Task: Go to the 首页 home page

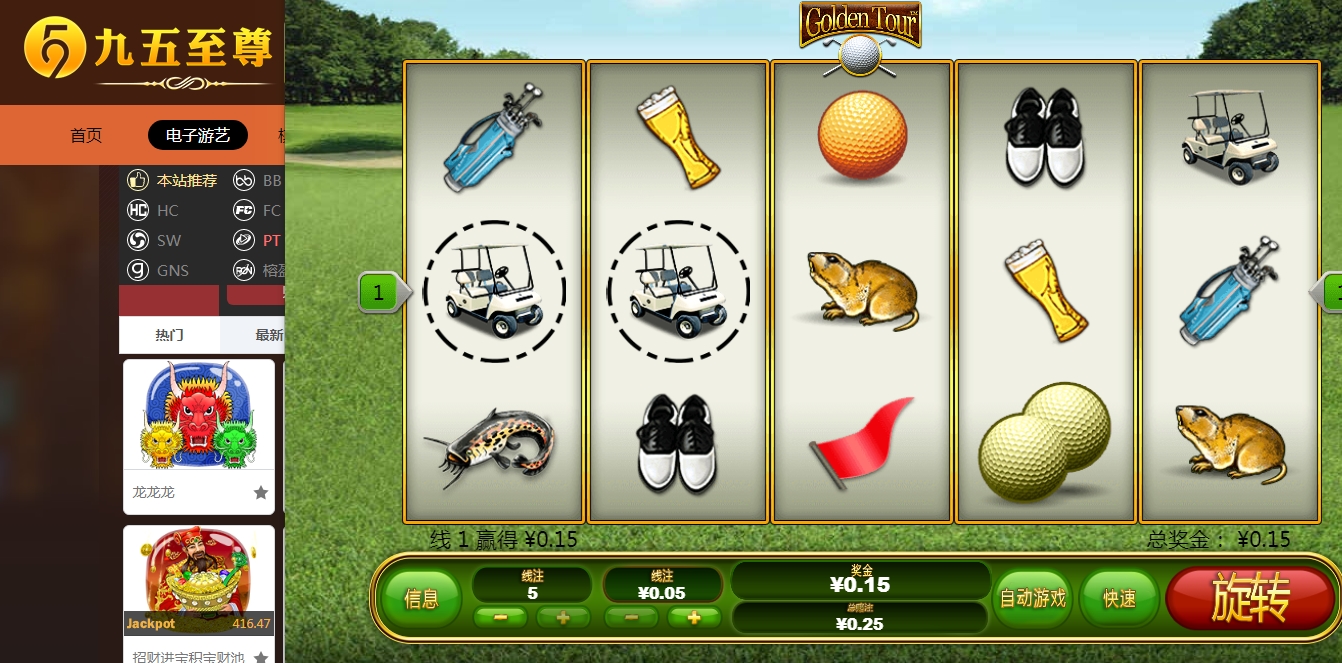Action: 86,135
